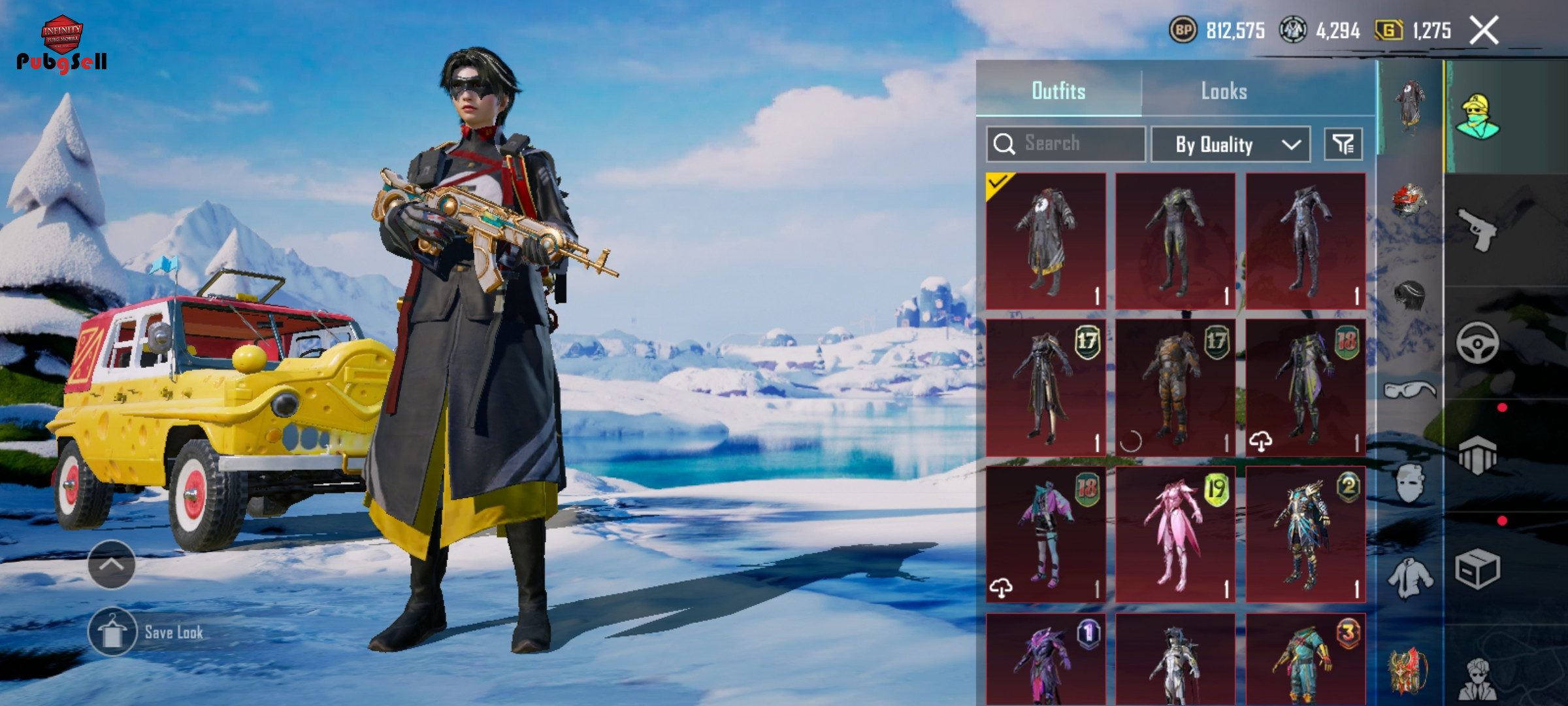Viewport: 1568px width, 706px height.
Task: Select the blue gold armor outfit
Action: (x=1305, y=535)
